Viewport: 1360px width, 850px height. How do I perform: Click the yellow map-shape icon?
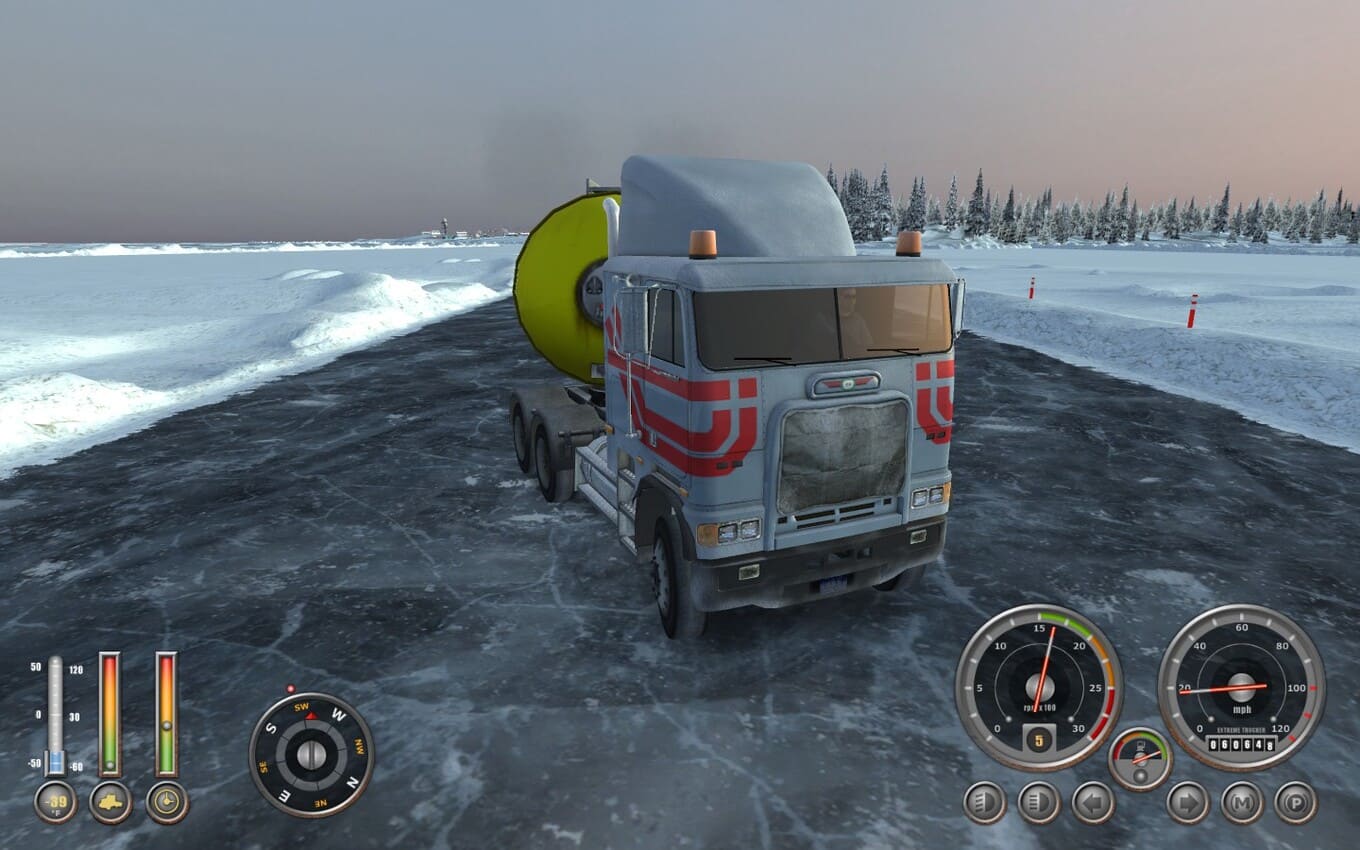pos(110,802)
